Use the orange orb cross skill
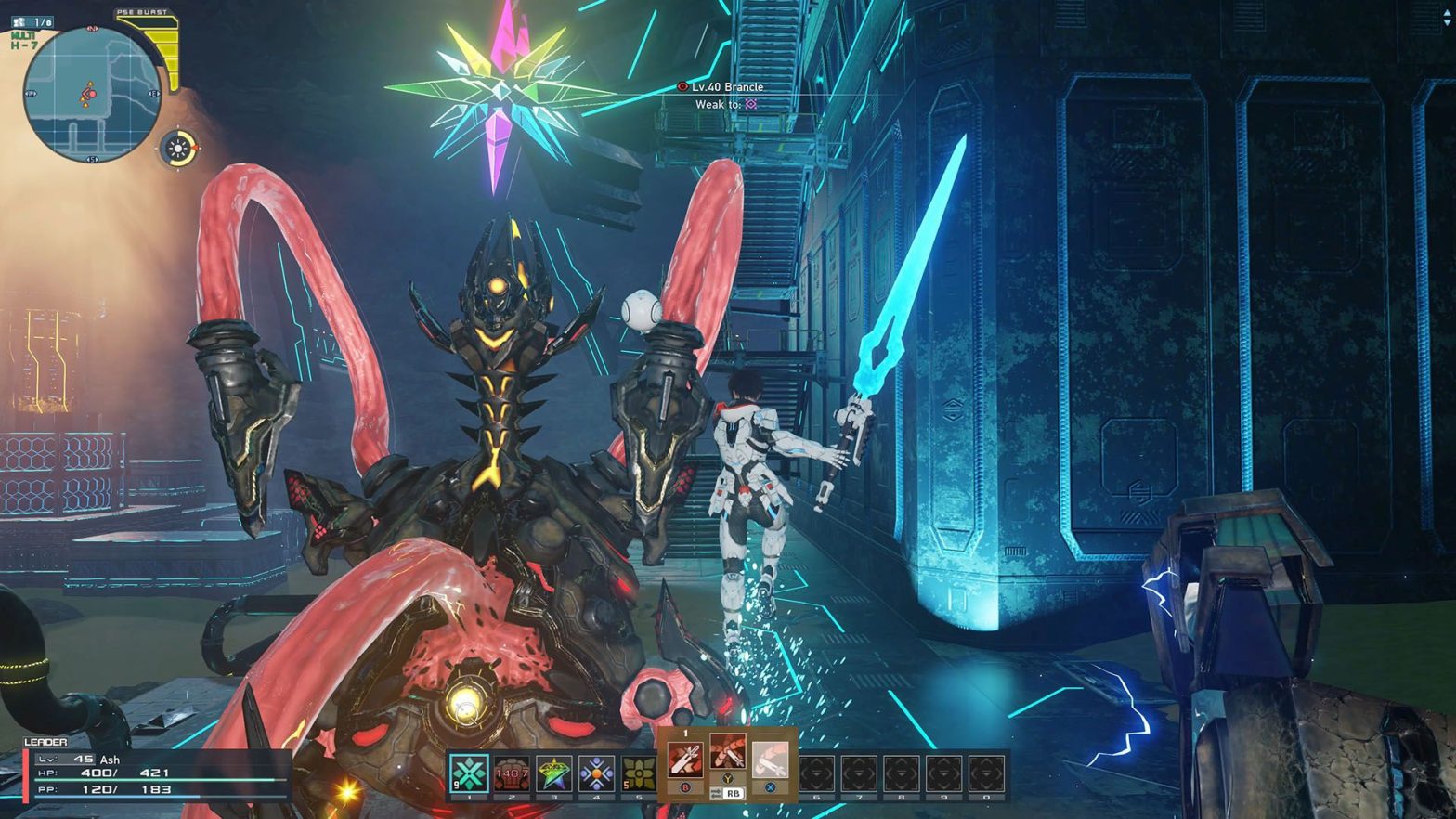Screen dimensions: 1456x819 click(x=596, y=773)
